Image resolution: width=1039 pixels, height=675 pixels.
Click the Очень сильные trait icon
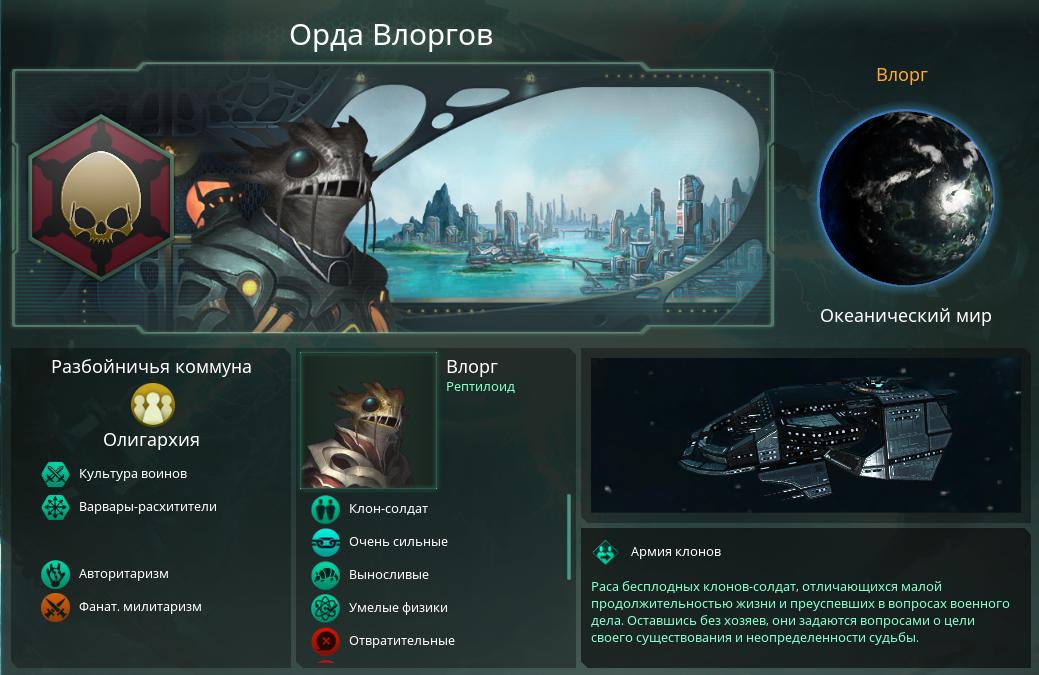coord(326,542)
